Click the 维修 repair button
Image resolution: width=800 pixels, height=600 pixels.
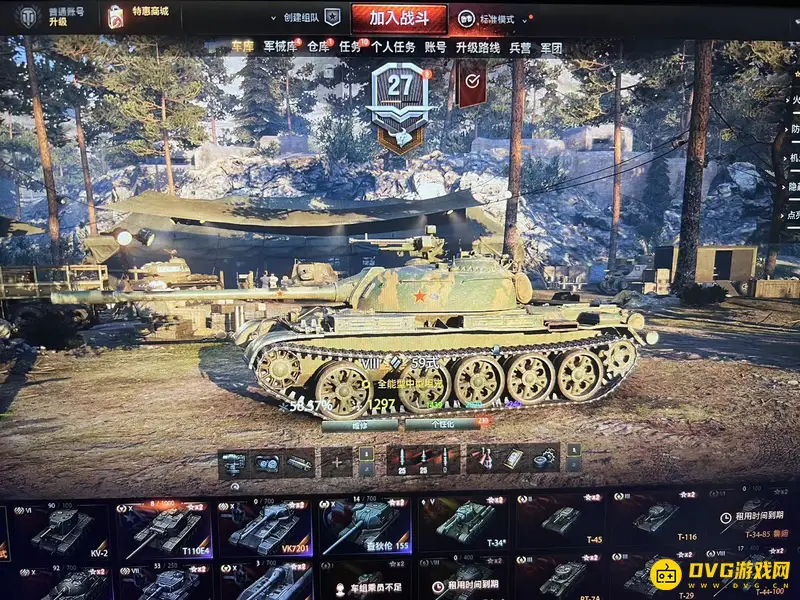click(x=361, y=424)
